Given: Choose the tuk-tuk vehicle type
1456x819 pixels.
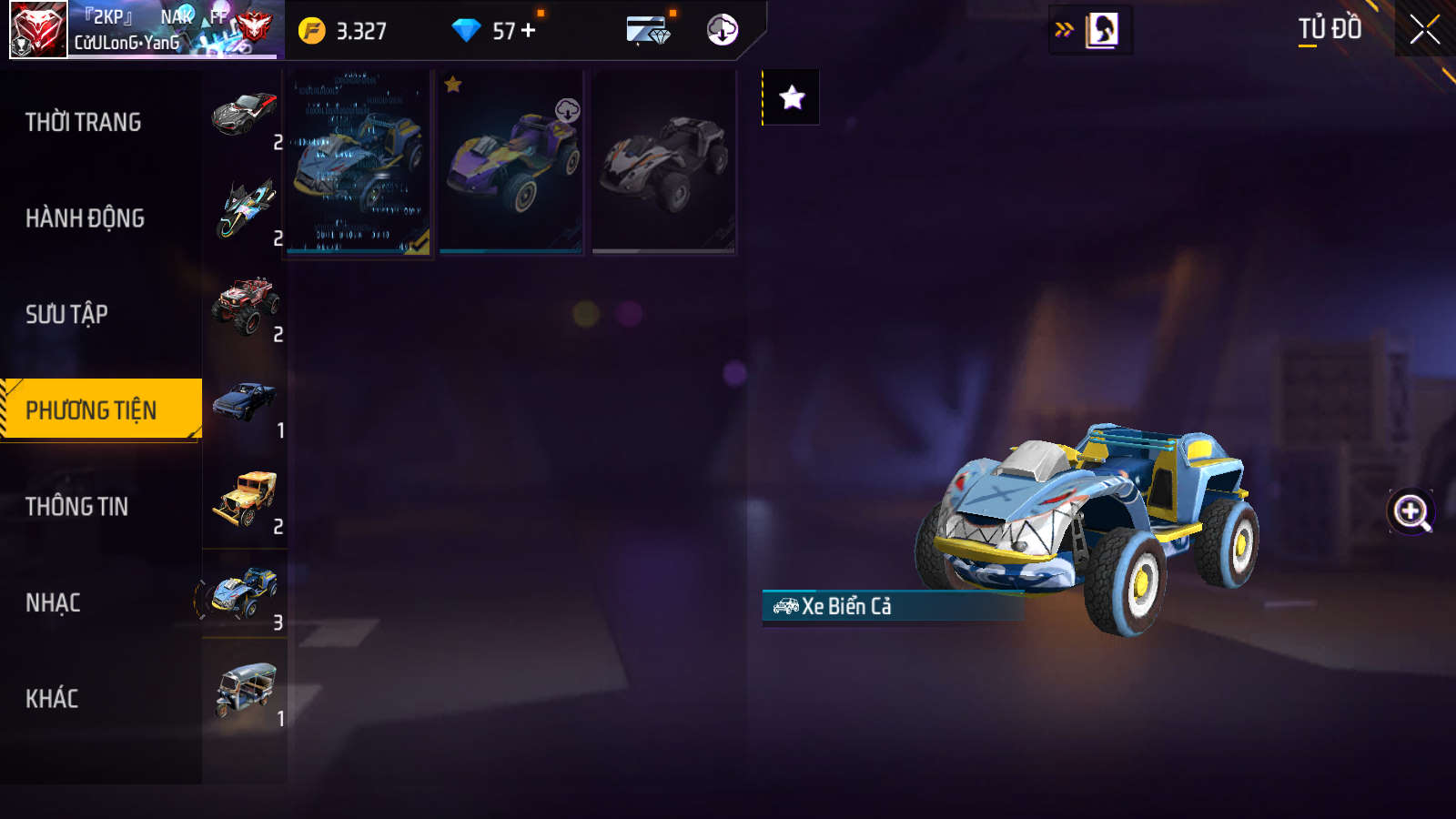Looking at the screenshot, I should 244,691.
